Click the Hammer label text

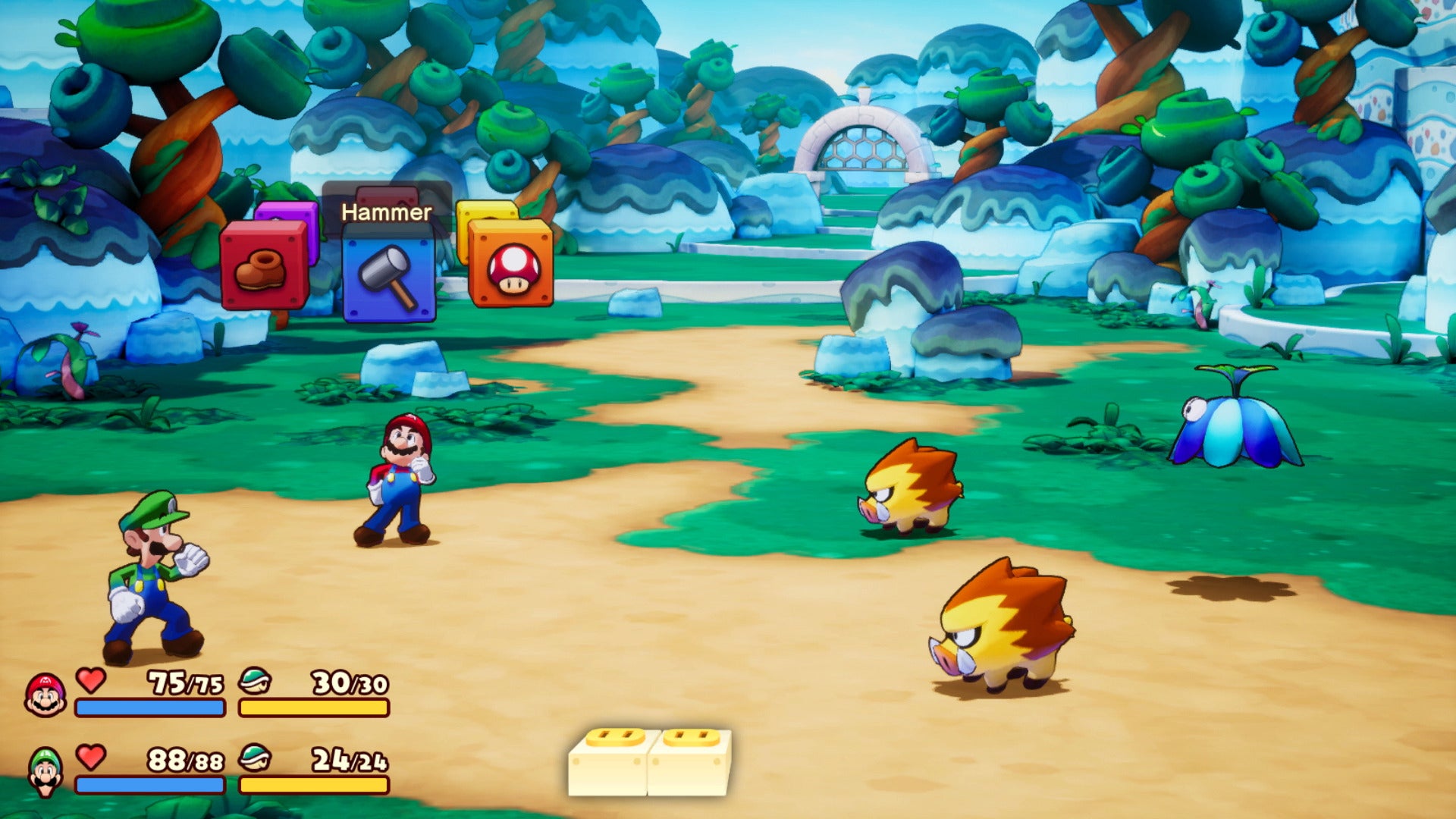(387, 212)
